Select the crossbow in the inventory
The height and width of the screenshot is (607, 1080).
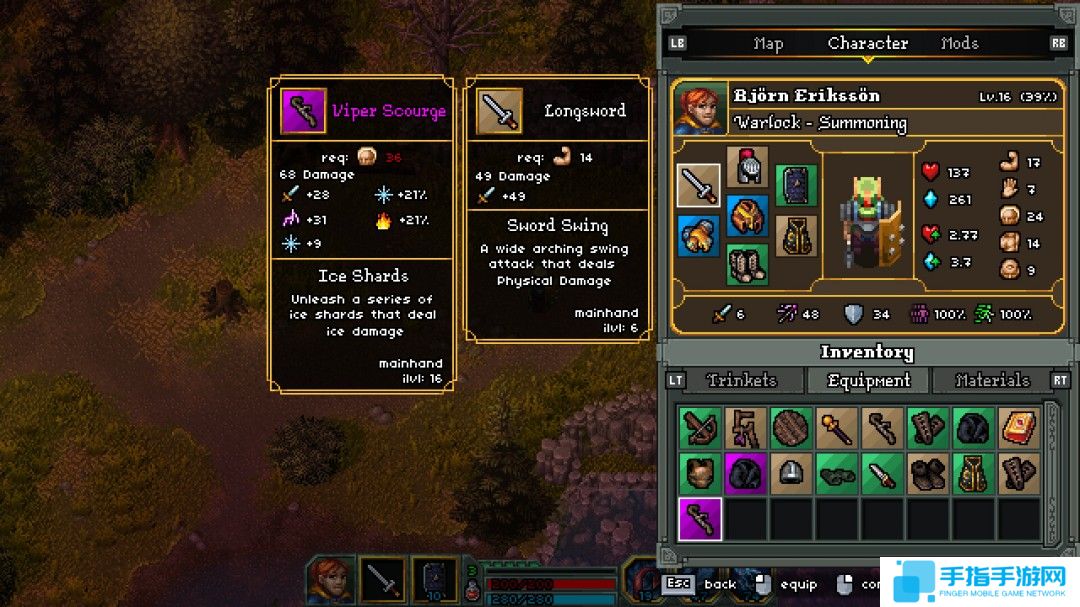coord(699,427)
